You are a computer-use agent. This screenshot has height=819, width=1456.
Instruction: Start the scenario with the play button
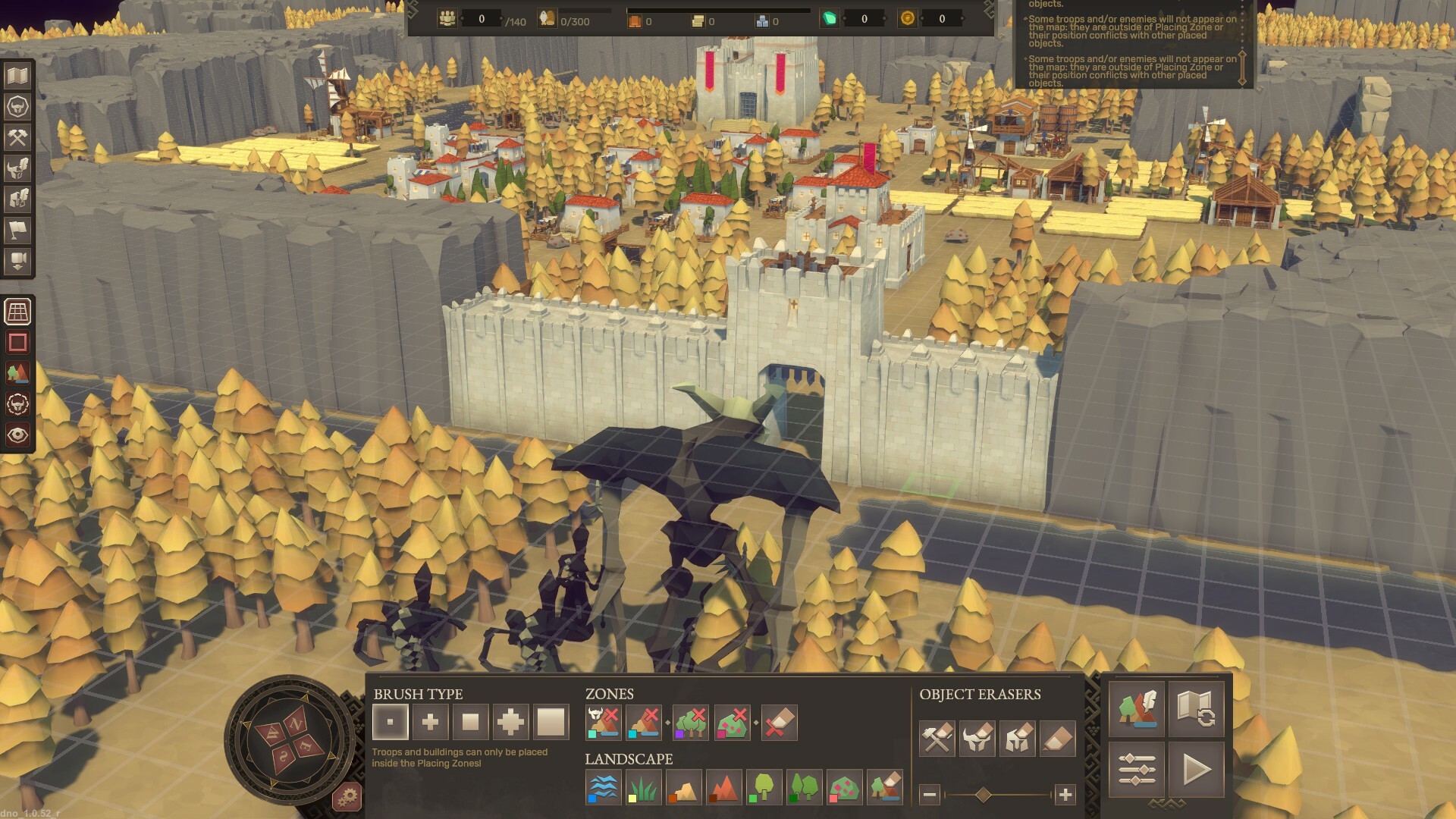pos(1197,770)
